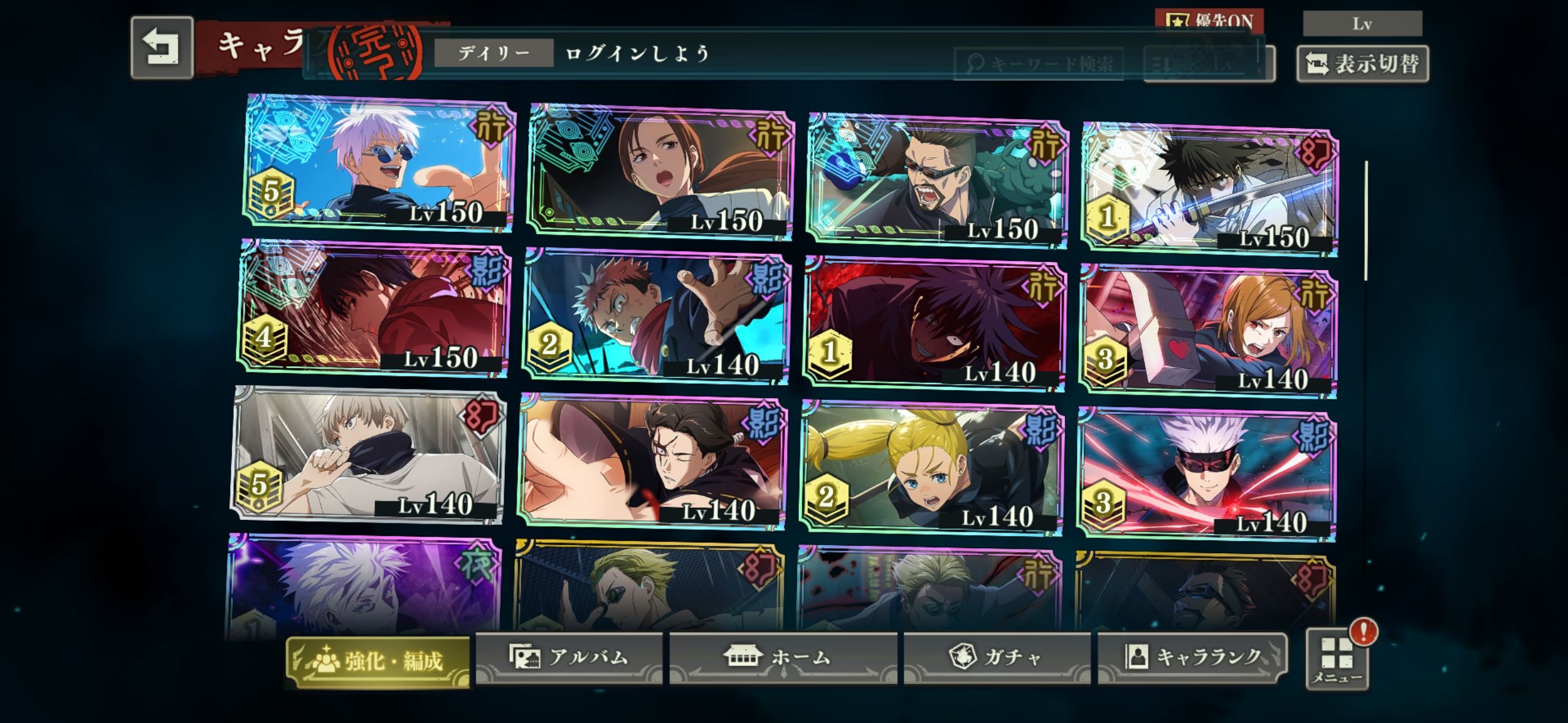Open the ガチャ gacha tab
The width and height of the screenshot is (1568, 723).
click(997, 657)
